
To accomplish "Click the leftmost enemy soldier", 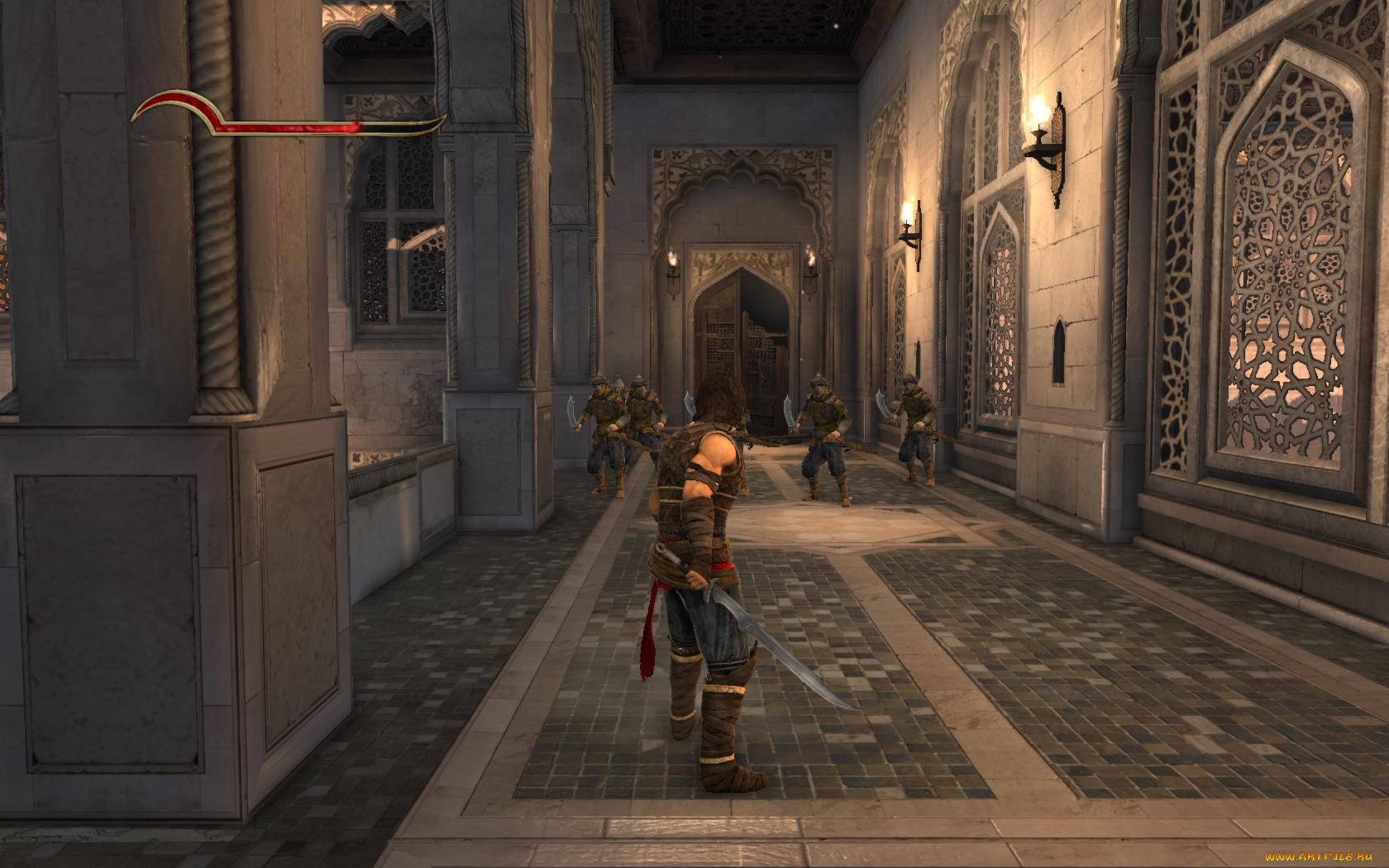I will click(x=599, y=430).
